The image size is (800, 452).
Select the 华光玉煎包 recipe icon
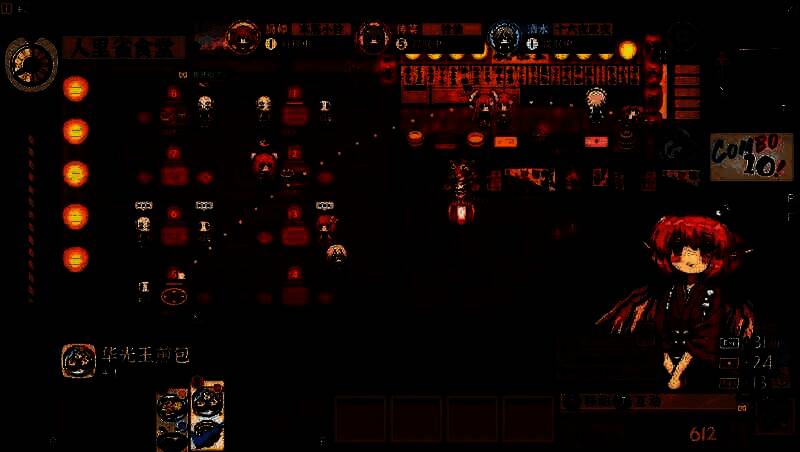tap(78, 361)
